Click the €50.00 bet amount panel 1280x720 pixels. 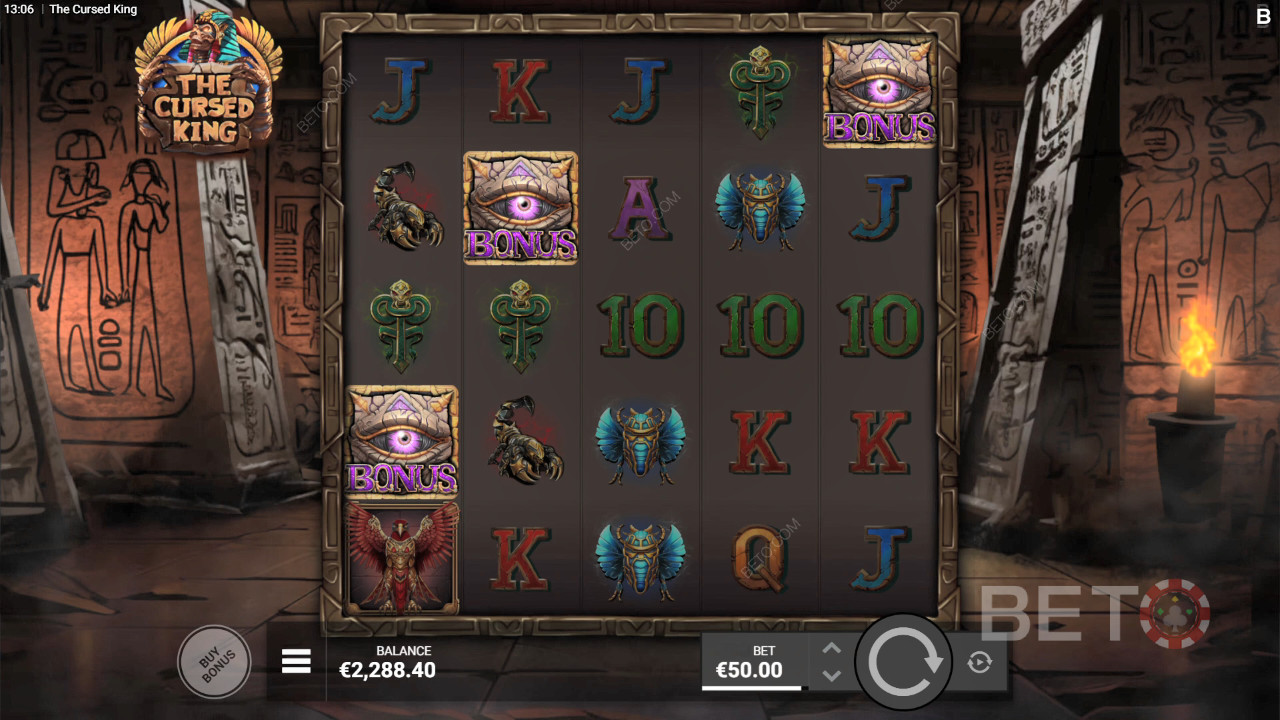point(752,662)
